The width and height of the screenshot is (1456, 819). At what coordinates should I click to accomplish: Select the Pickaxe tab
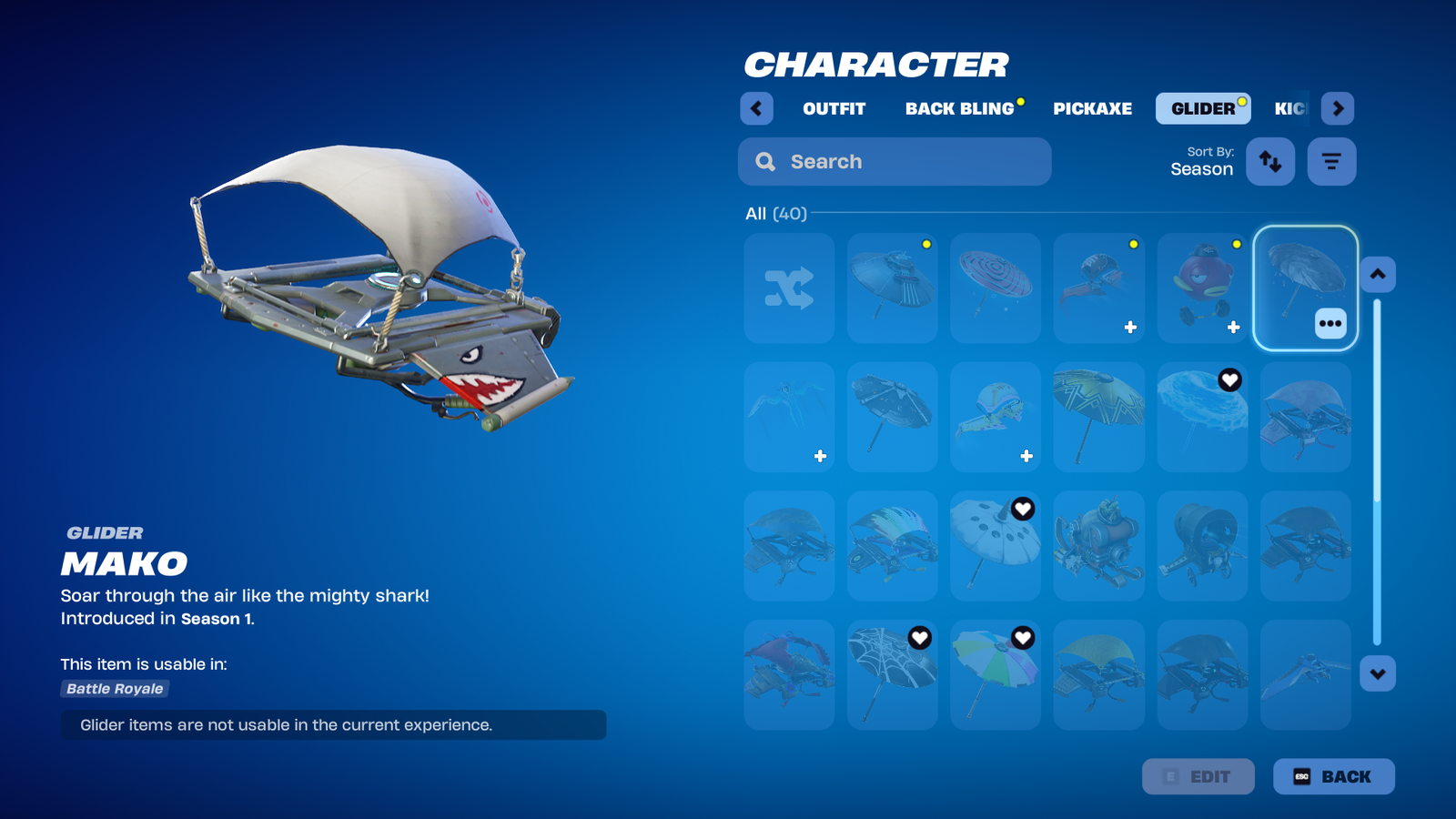click(1092, 108)
